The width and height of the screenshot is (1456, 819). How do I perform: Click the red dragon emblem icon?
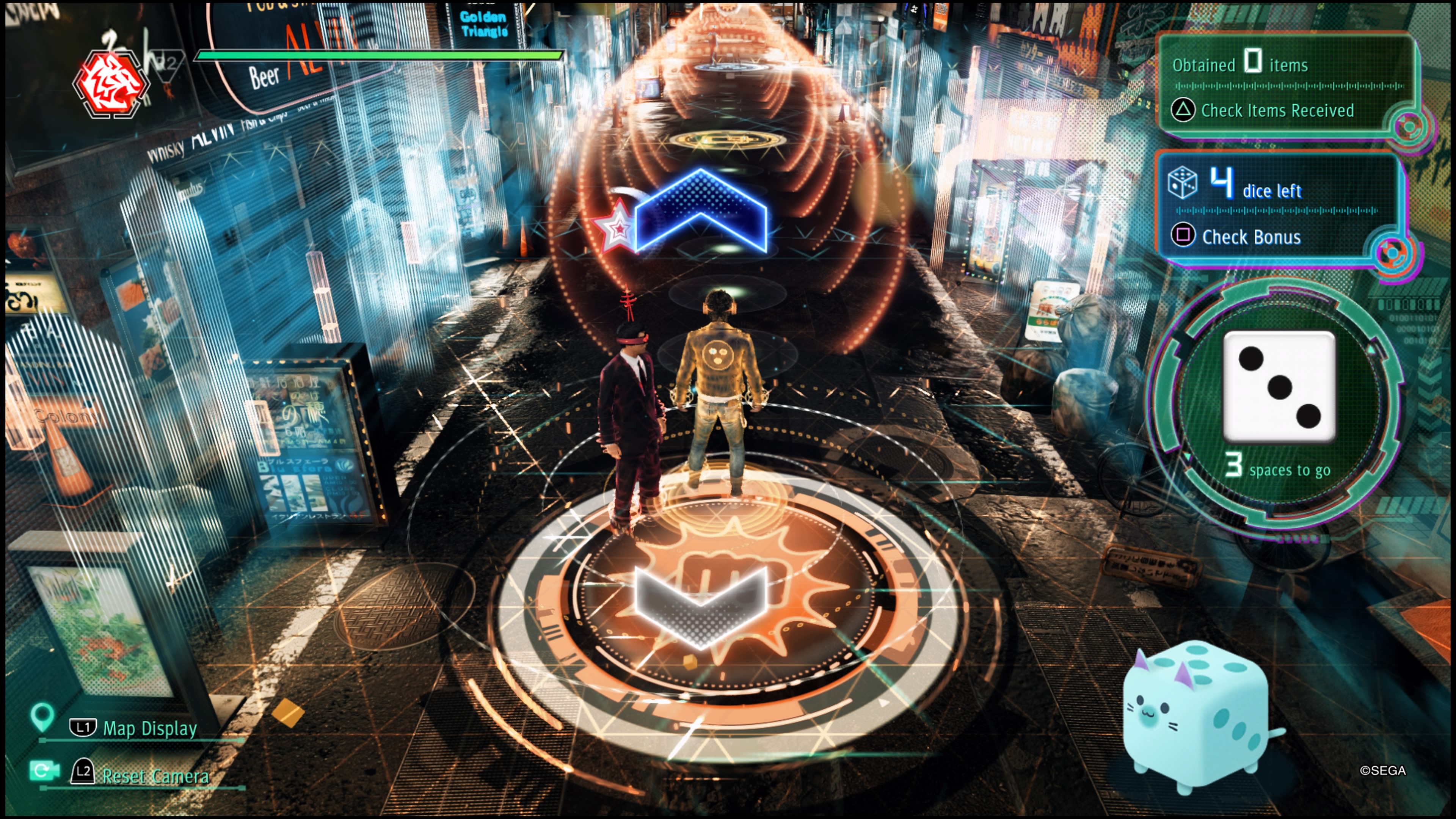click(111, 85)
